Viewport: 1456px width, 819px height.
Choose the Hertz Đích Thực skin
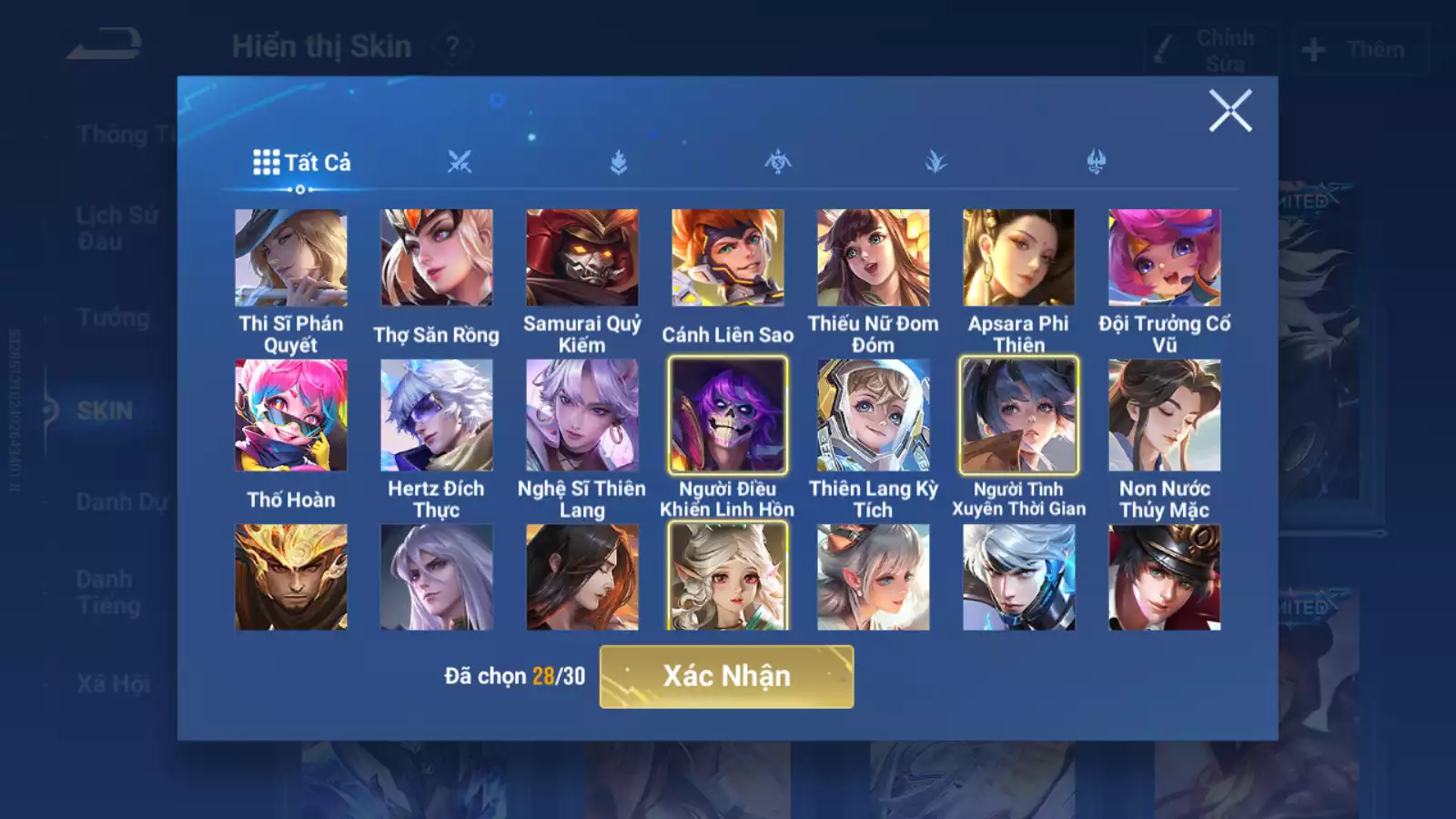437,416
